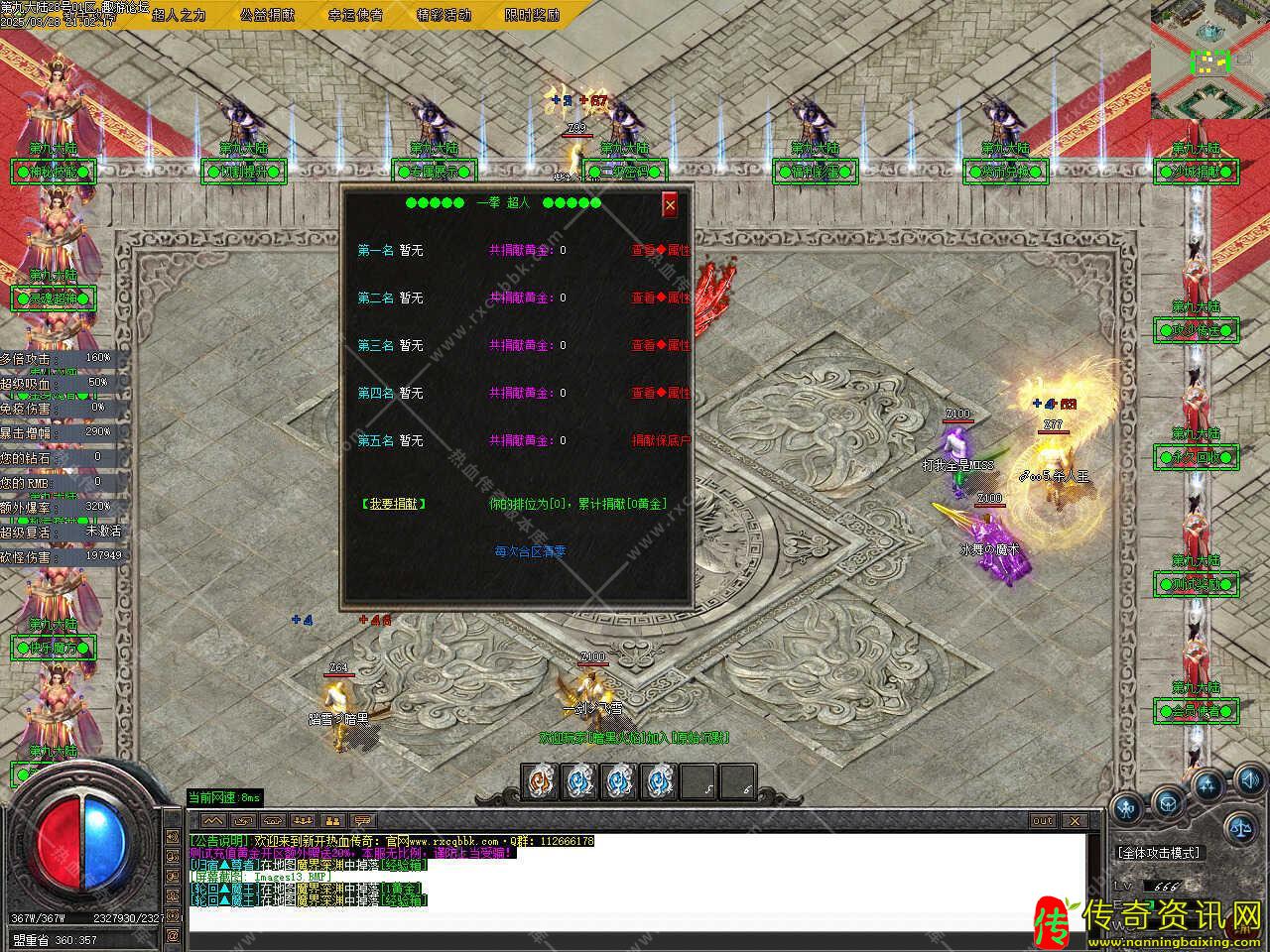Close the chat window with its X button
Viewport: 1270px width, 952px height.
[1074, 821]
